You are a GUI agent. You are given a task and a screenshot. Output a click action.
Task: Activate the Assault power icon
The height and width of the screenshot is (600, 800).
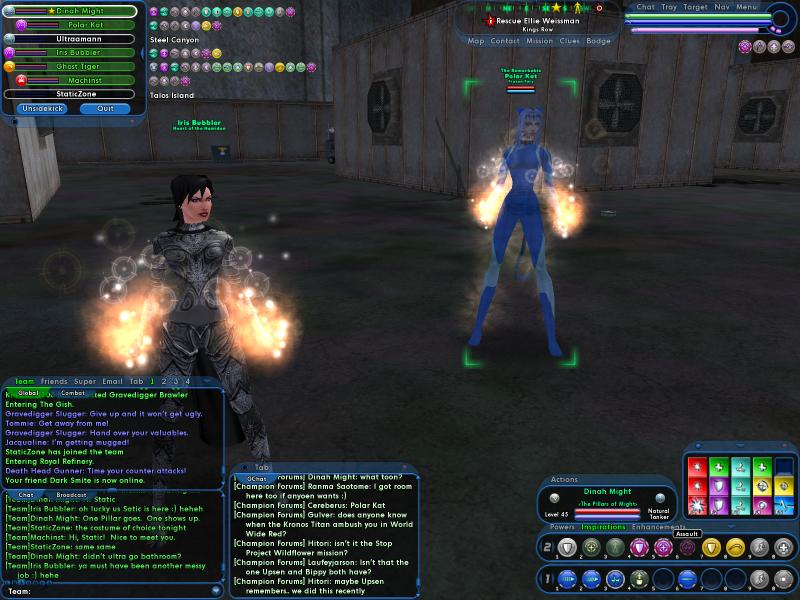[x=687, y=547]
